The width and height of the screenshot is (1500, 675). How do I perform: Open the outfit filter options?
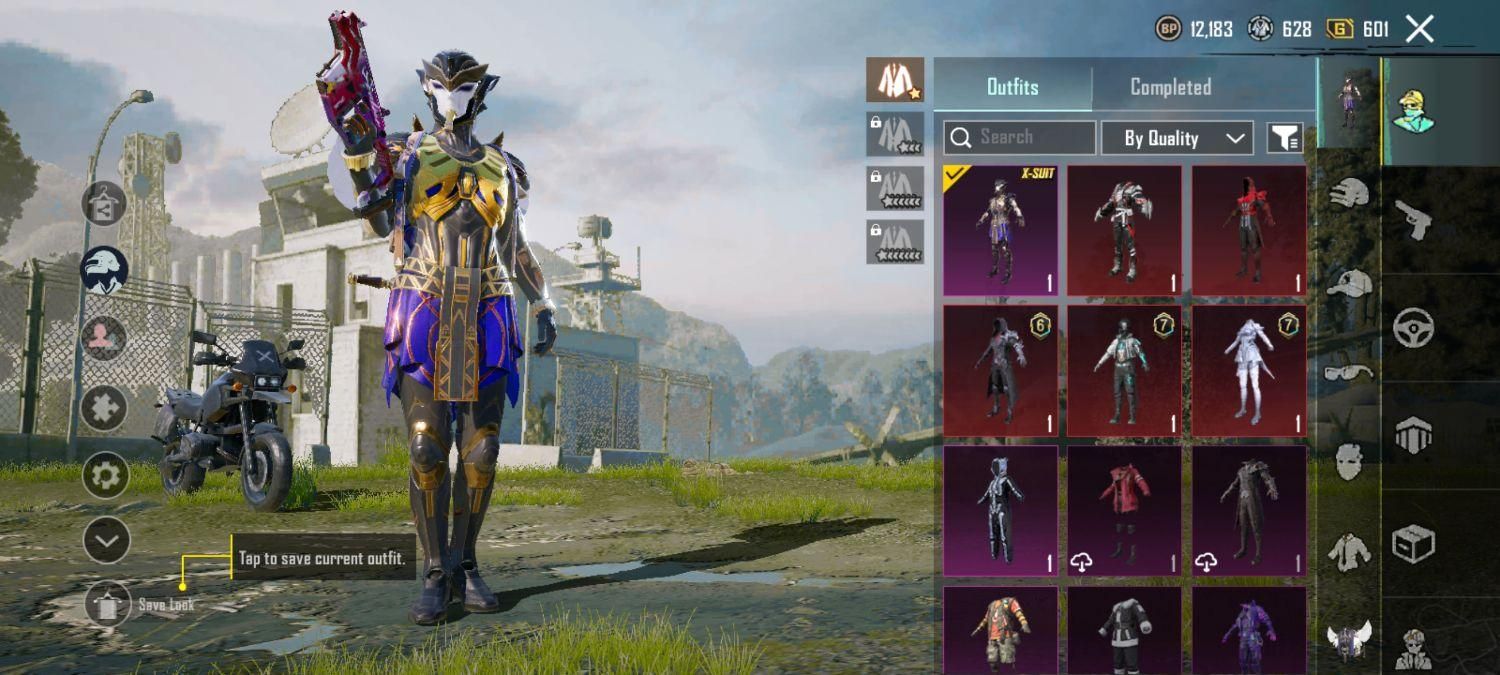[x=1285, y=138]
